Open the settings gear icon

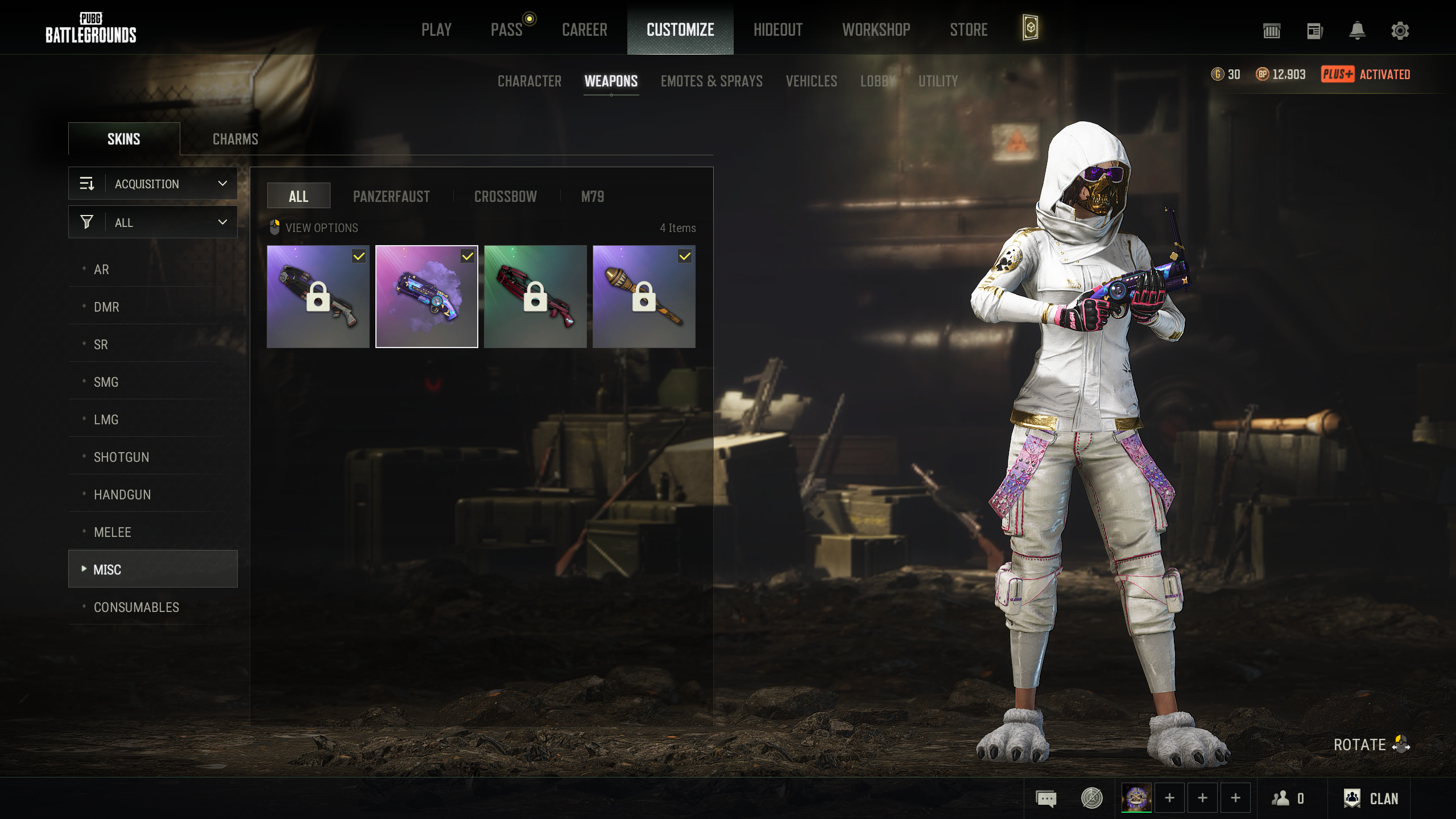(x=1400, y=31)
